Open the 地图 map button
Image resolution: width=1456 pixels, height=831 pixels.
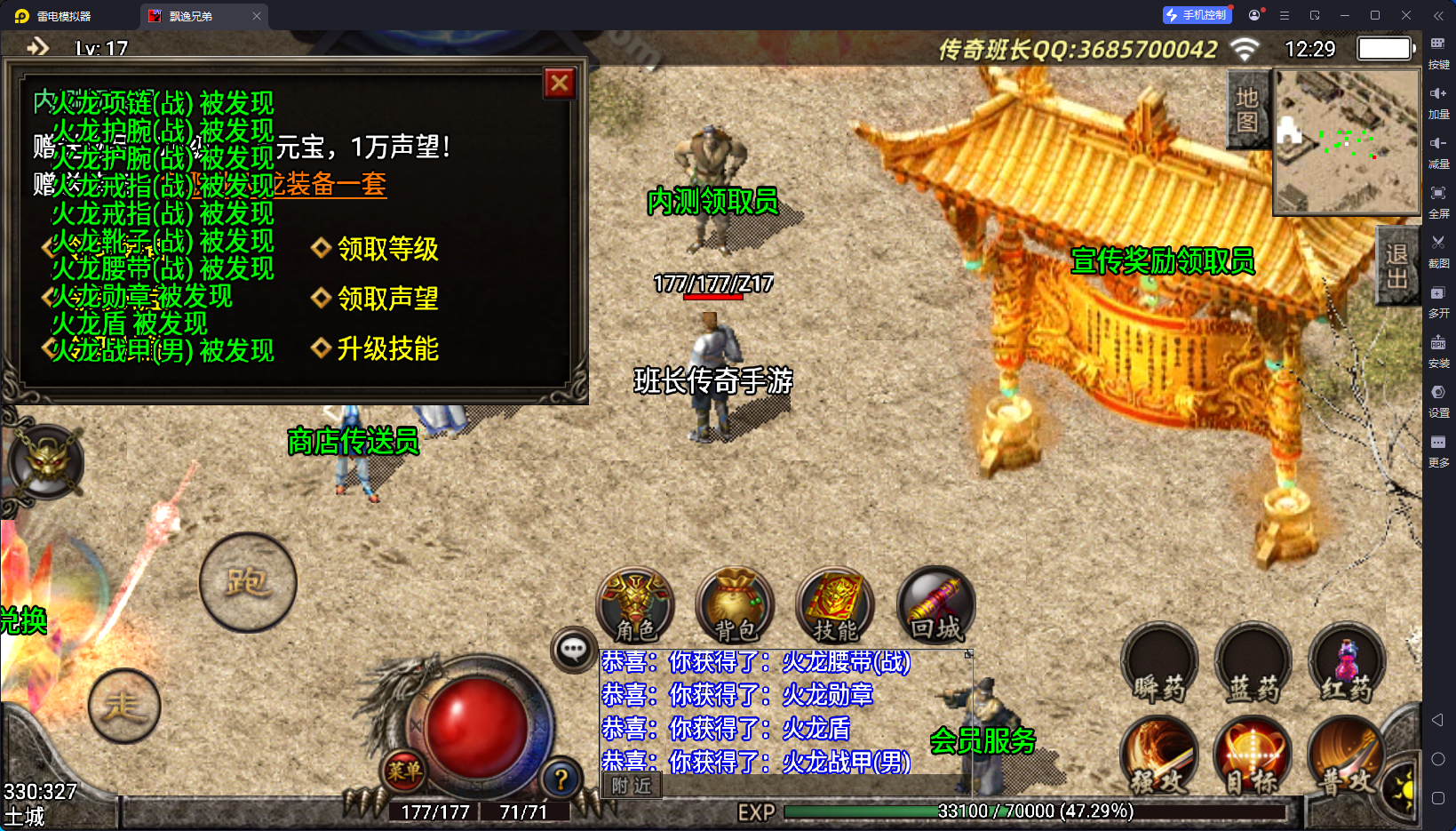(1247, 109)
